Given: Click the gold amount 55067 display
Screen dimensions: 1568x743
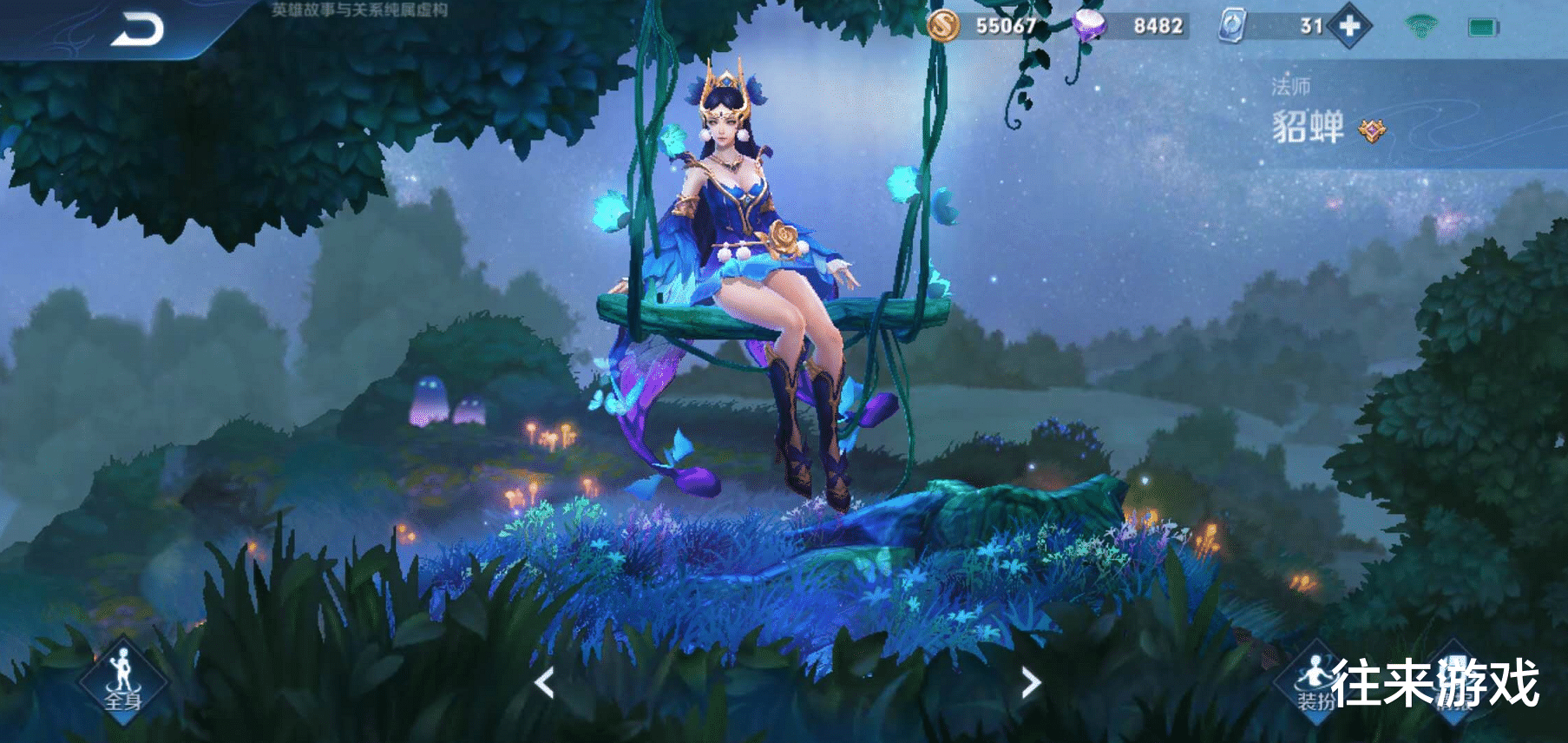Looking at the screenshot, I should (x=1007, y=26).
